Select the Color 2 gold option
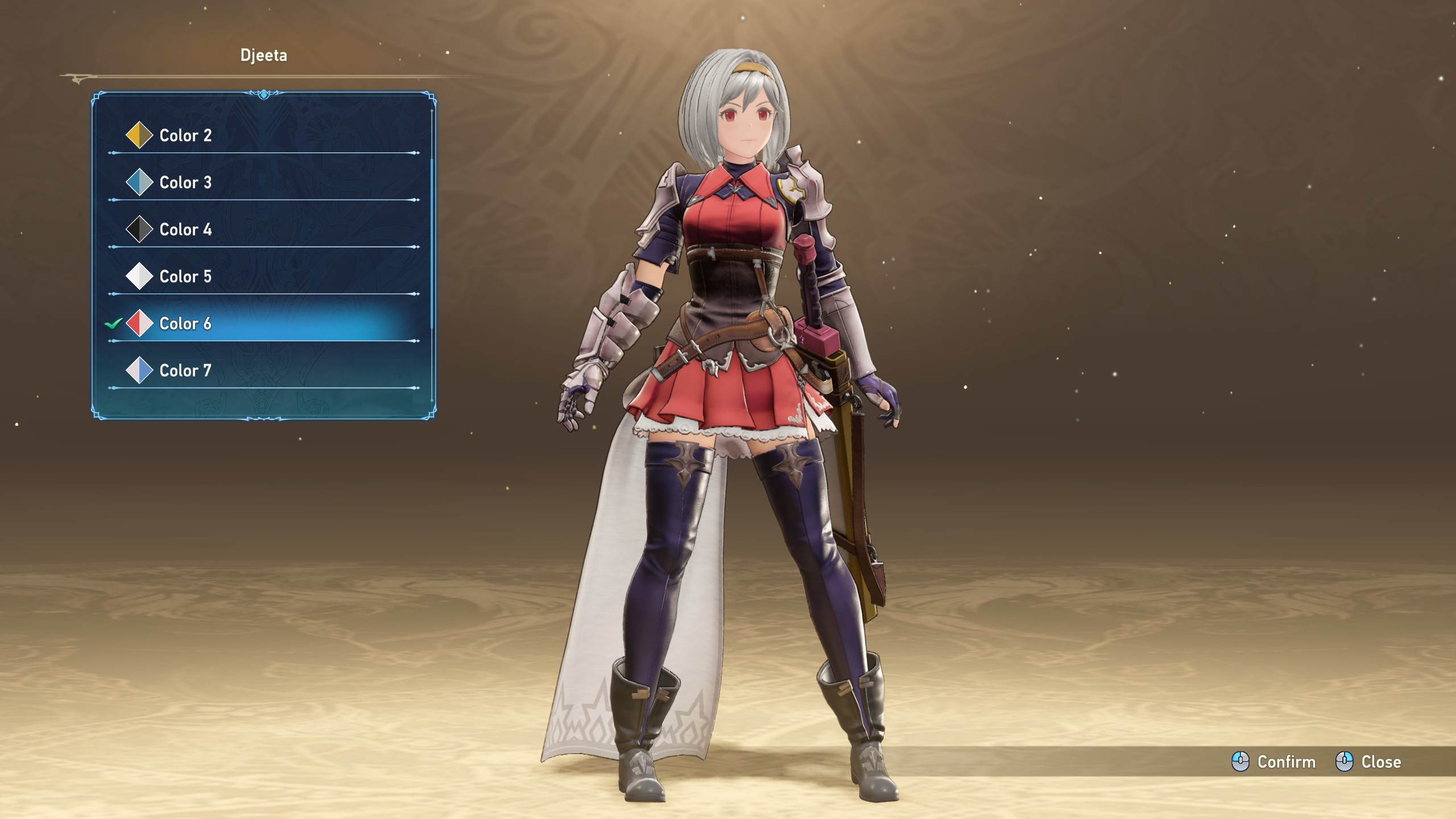Viewport: 1456px width, 819px height. (x=185, y=135)
